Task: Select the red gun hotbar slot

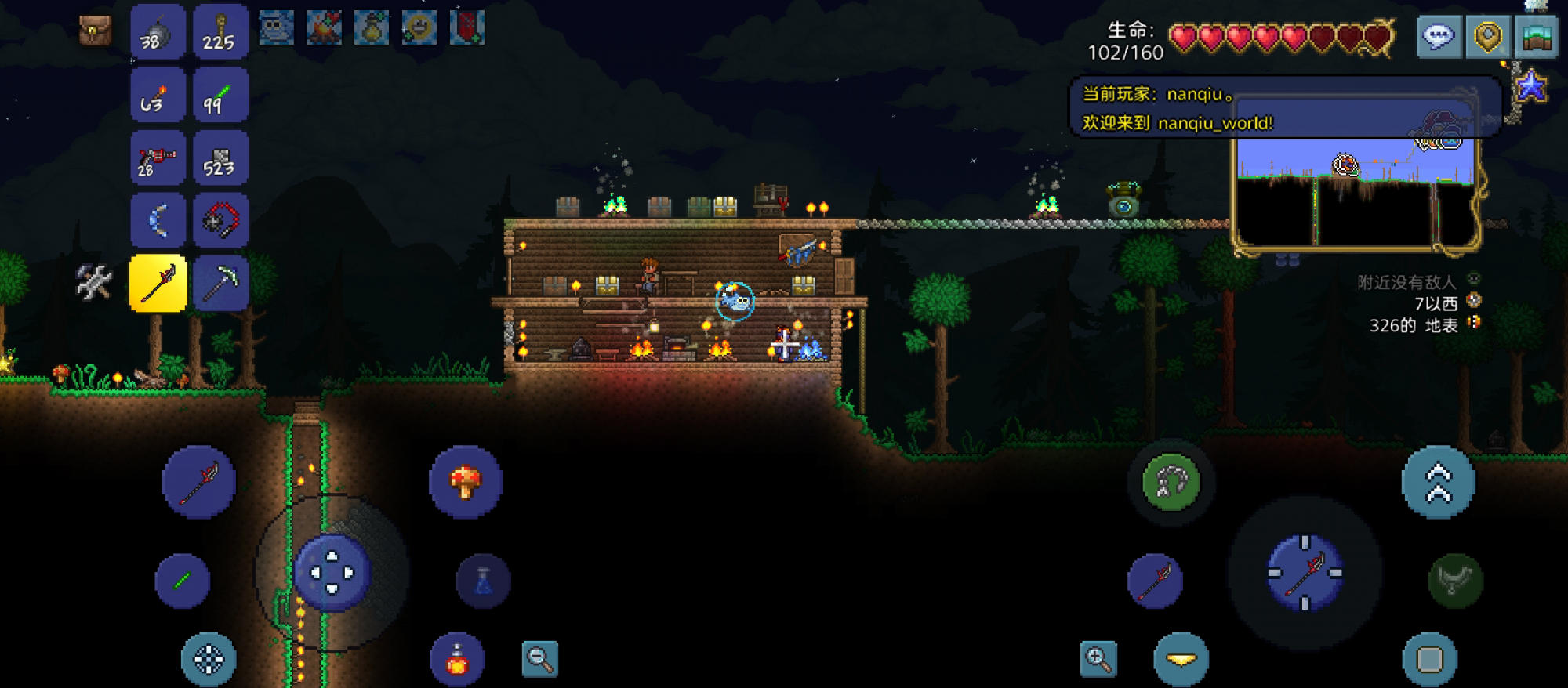Action: [158, 158]
